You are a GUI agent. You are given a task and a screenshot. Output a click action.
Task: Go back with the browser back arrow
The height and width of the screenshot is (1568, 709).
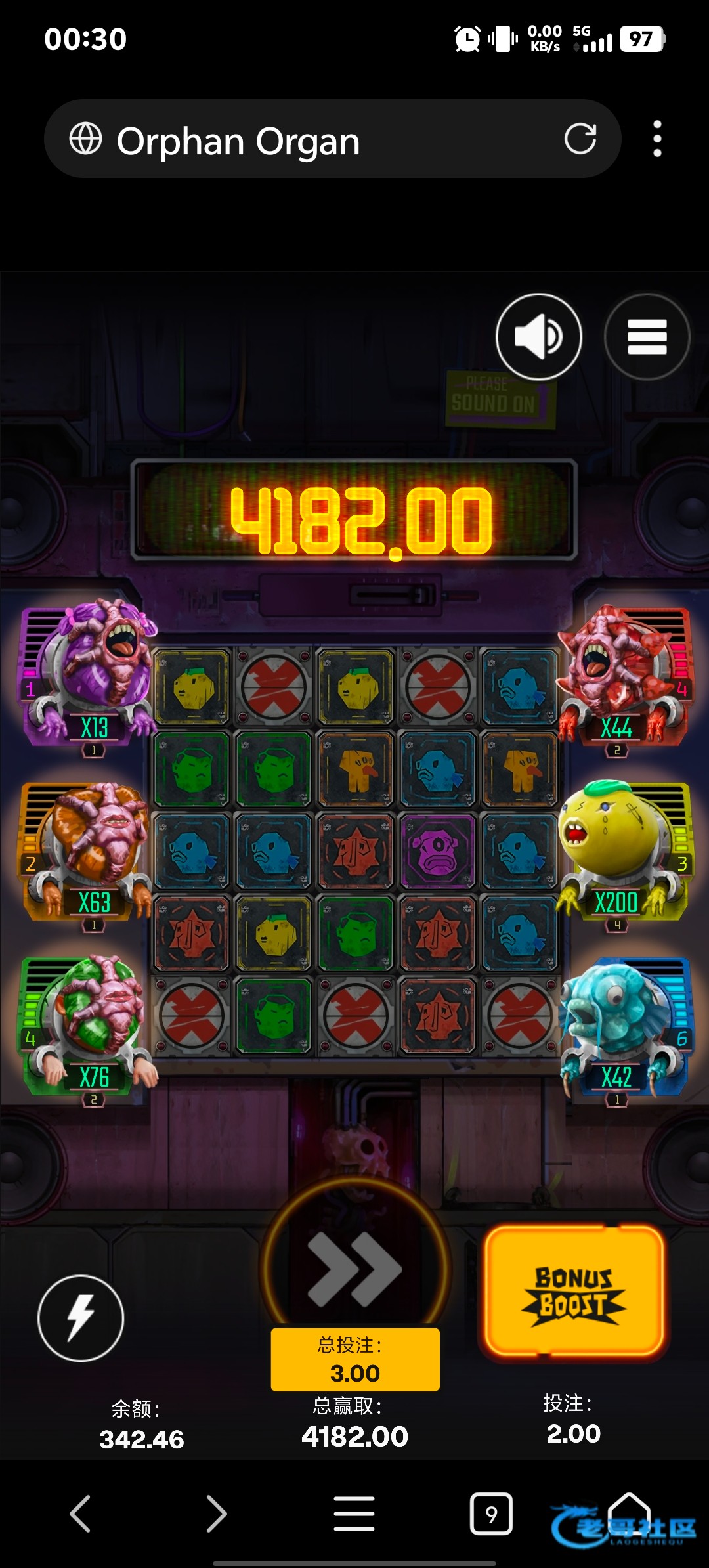80,1514
